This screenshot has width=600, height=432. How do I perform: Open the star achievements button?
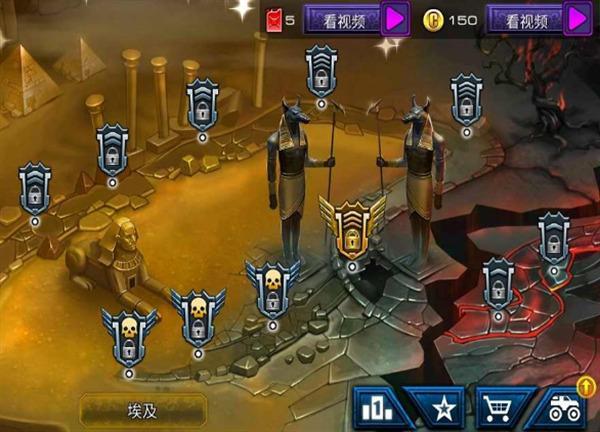(439, 409)
